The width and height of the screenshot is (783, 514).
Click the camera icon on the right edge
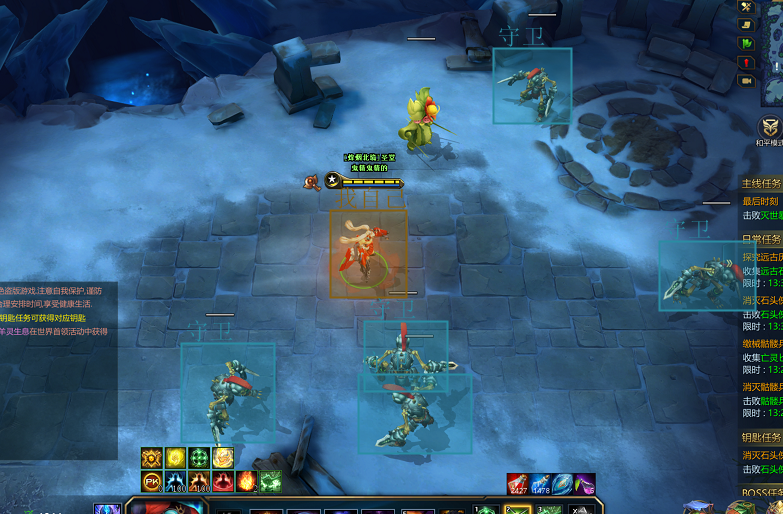click(746, 80)
